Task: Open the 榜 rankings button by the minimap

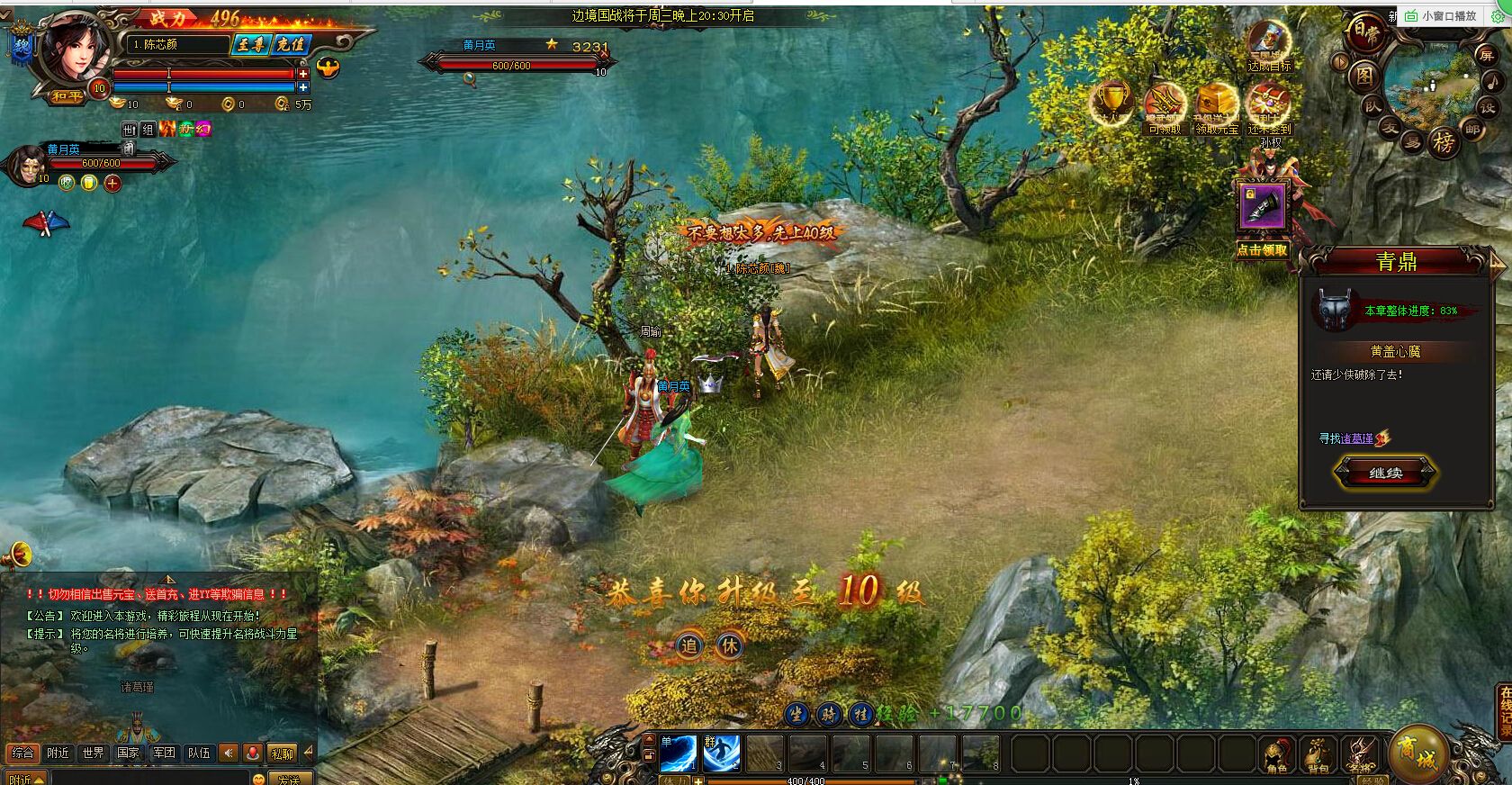Action: [1444, 142]
